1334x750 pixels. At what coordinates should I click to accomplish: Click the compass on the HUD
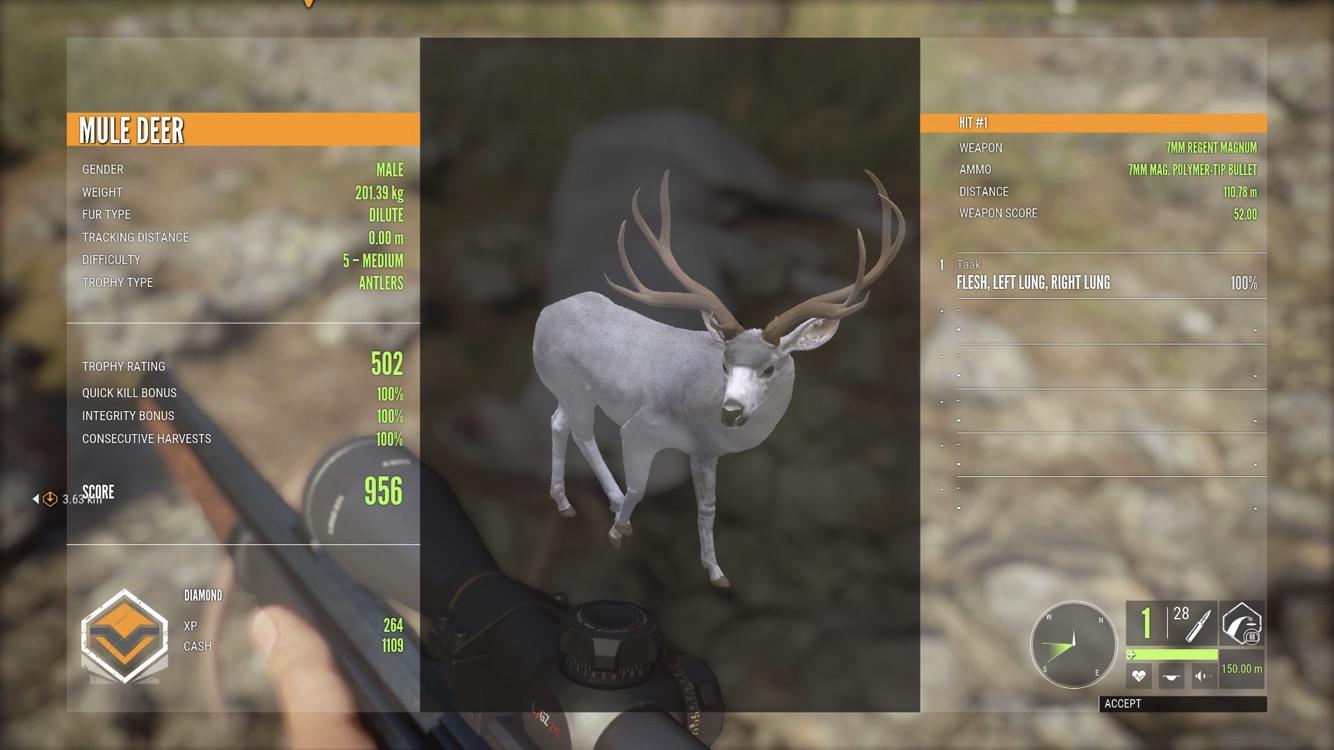click(1074, 644)
